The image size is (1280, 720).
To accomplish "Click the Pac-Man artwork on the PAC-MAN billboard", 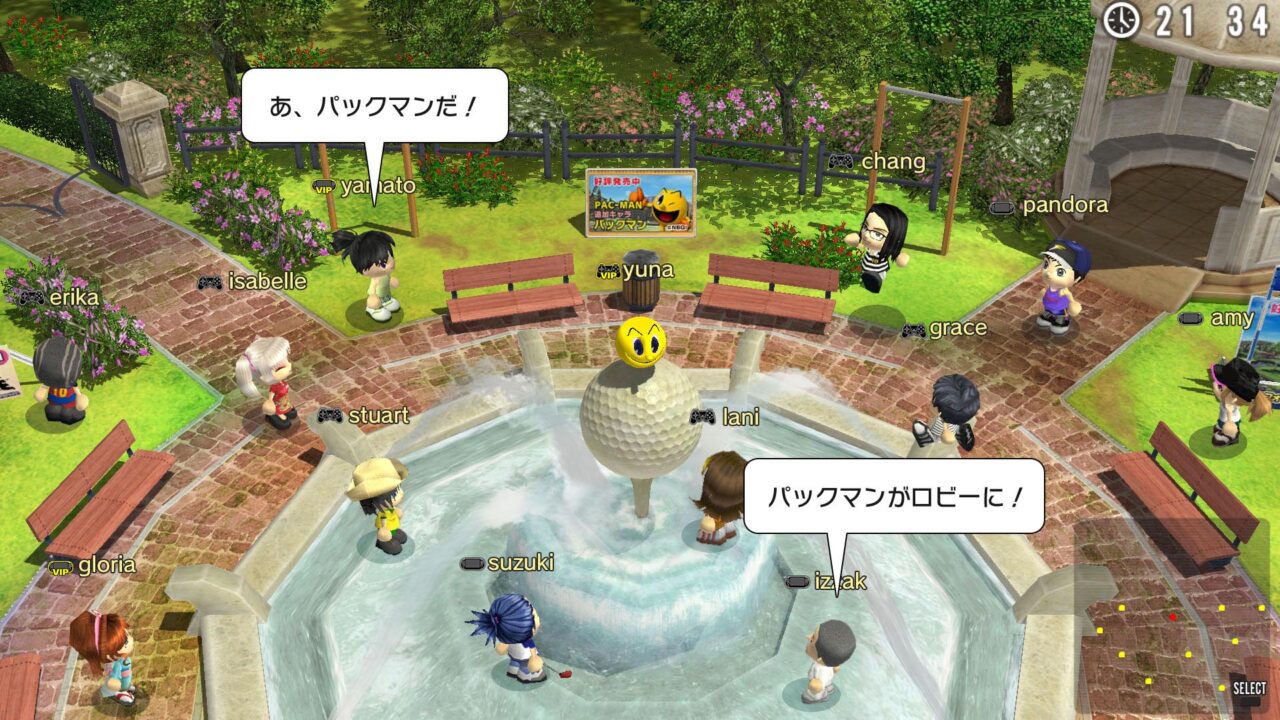I will pyautogui.click(x=665, y=210).
